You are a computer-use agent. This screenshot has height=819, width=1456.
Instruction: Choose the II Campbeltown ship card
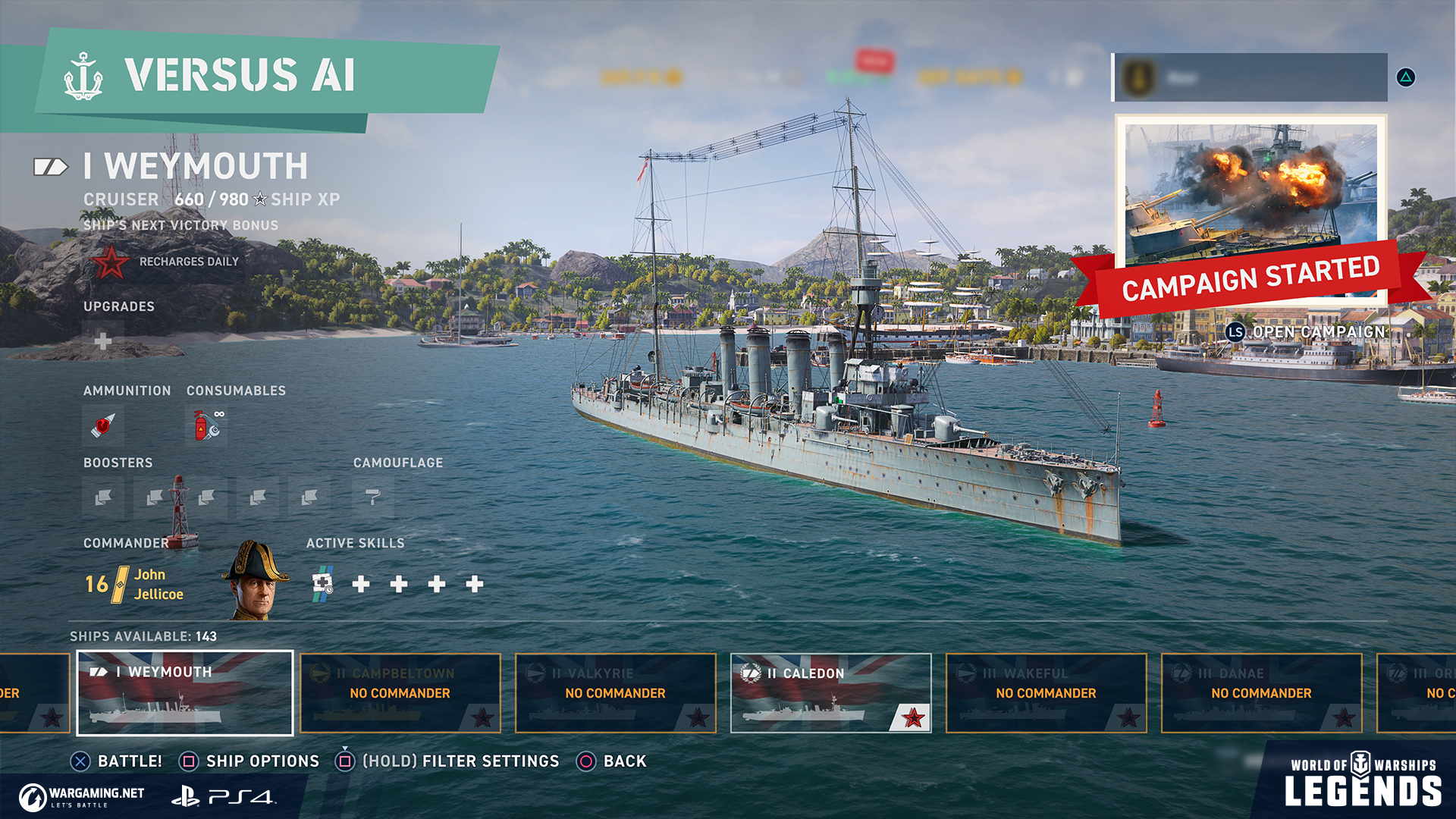400,693
